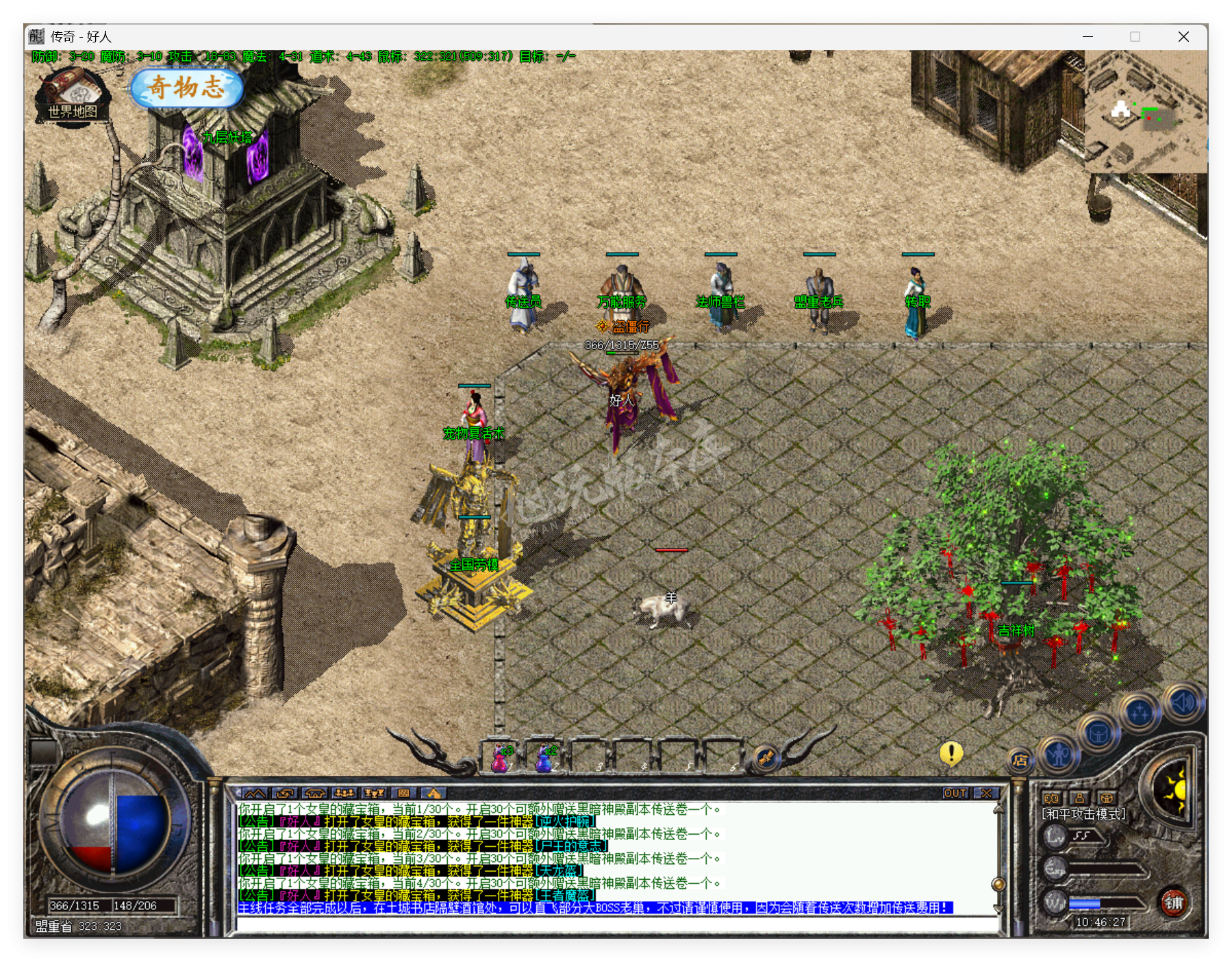Screen dimensions: 1232x962
Task: Open the 奇物志 button
Action: point(186,88)
